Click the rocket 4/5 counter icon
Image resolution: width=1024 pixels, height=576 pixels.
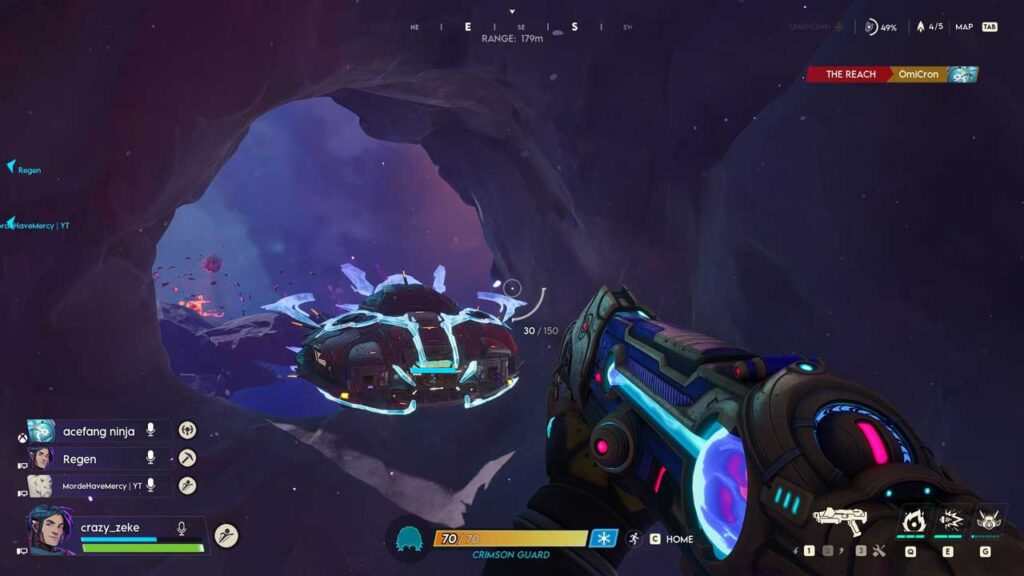tap(920, 27)
